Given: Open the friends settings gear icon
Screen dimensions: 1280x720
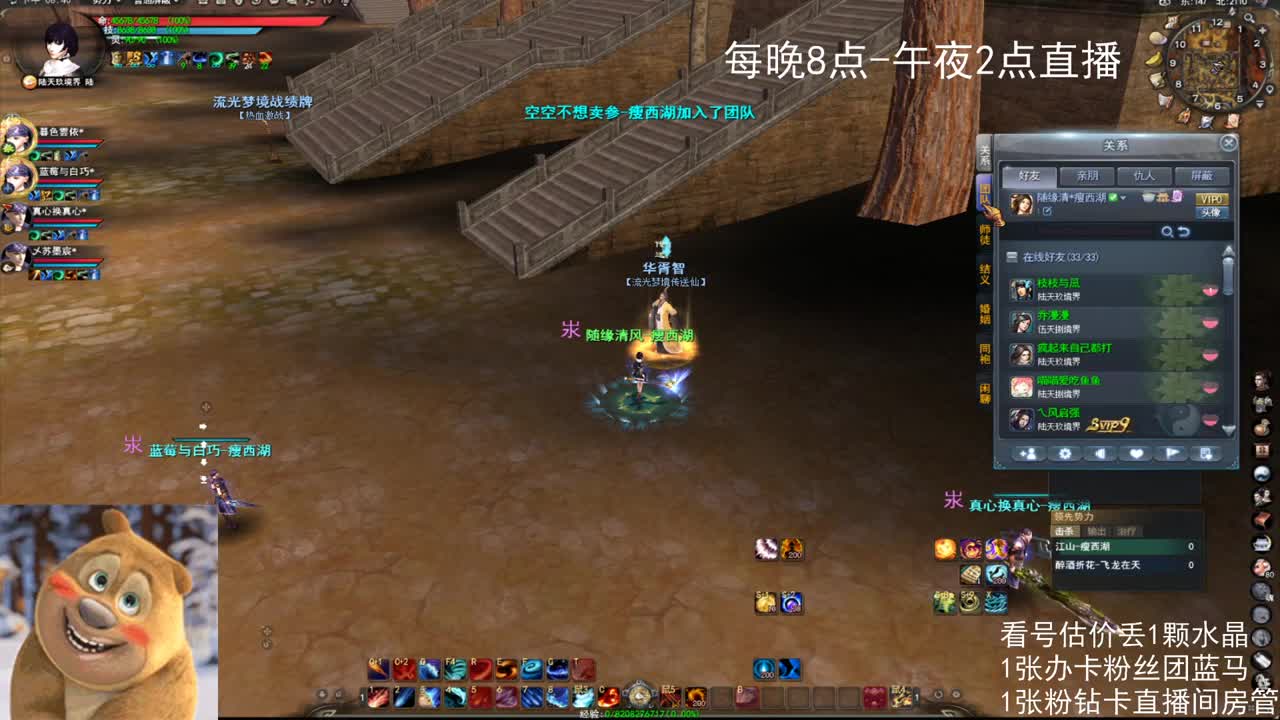Looking at the screenshot, I should 1065,455.
